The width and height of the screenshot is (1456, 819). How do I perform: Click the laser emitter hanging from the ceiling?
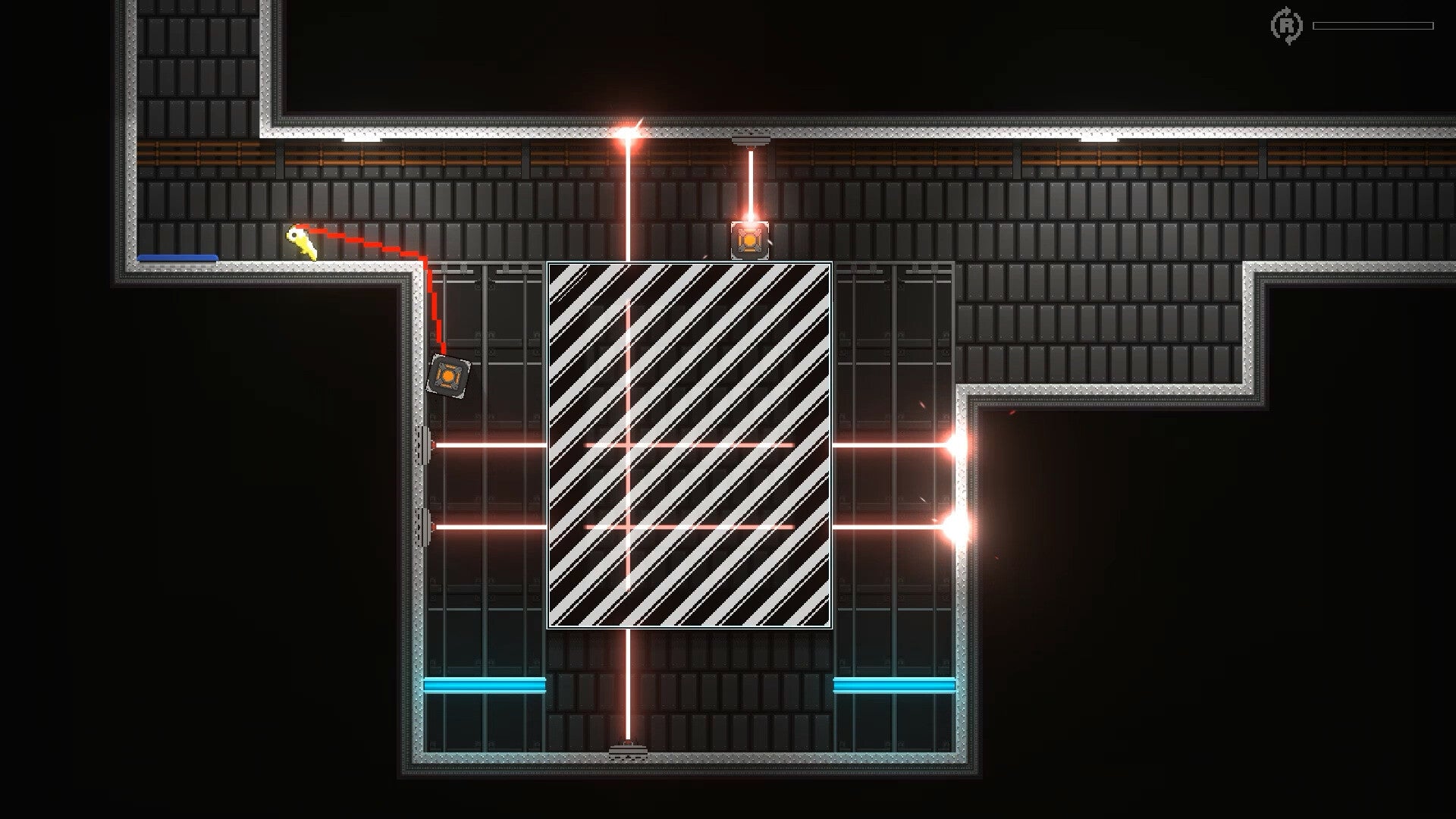752,140
